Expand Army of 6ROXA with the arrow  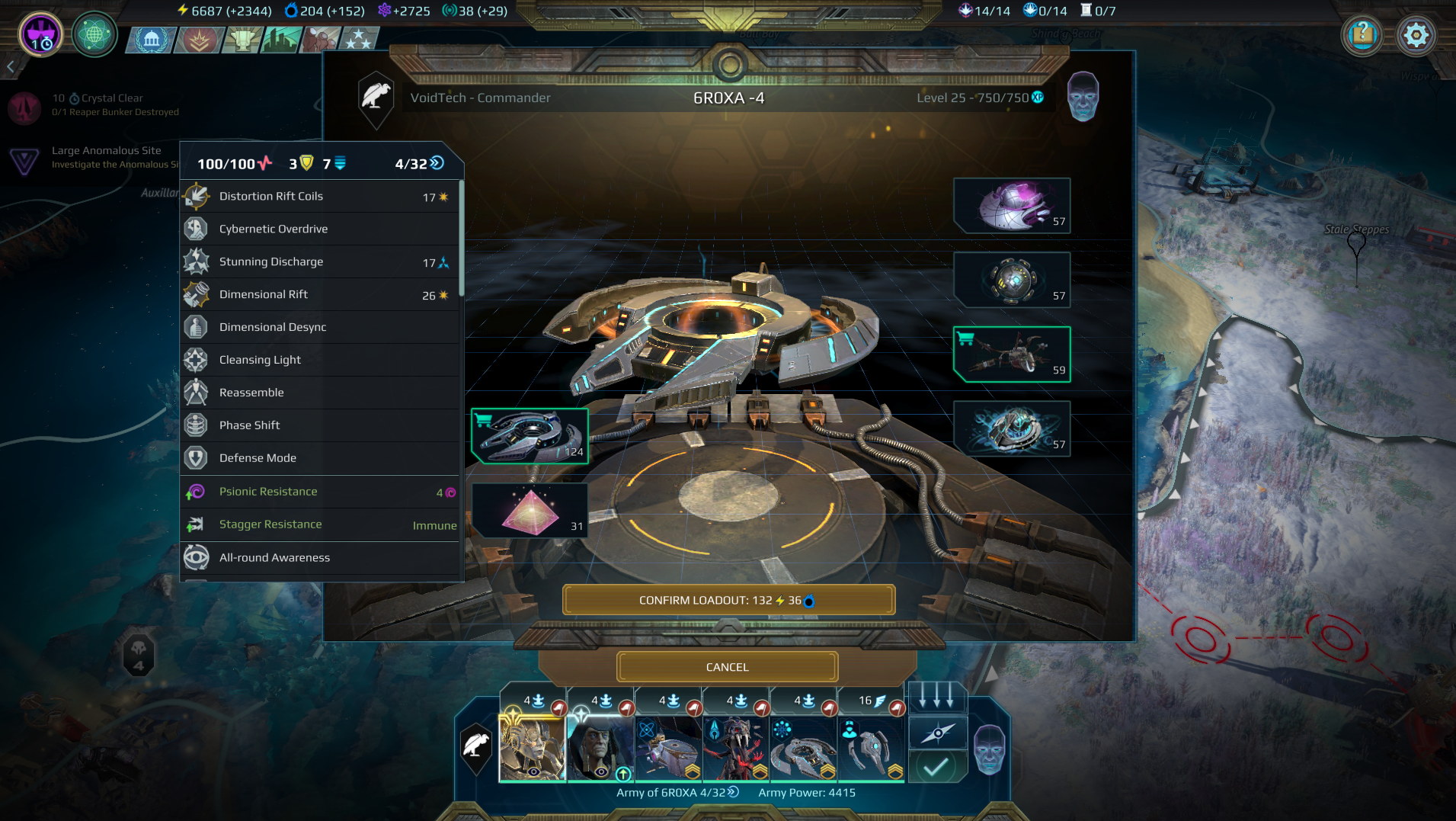(x=734, y=793)
